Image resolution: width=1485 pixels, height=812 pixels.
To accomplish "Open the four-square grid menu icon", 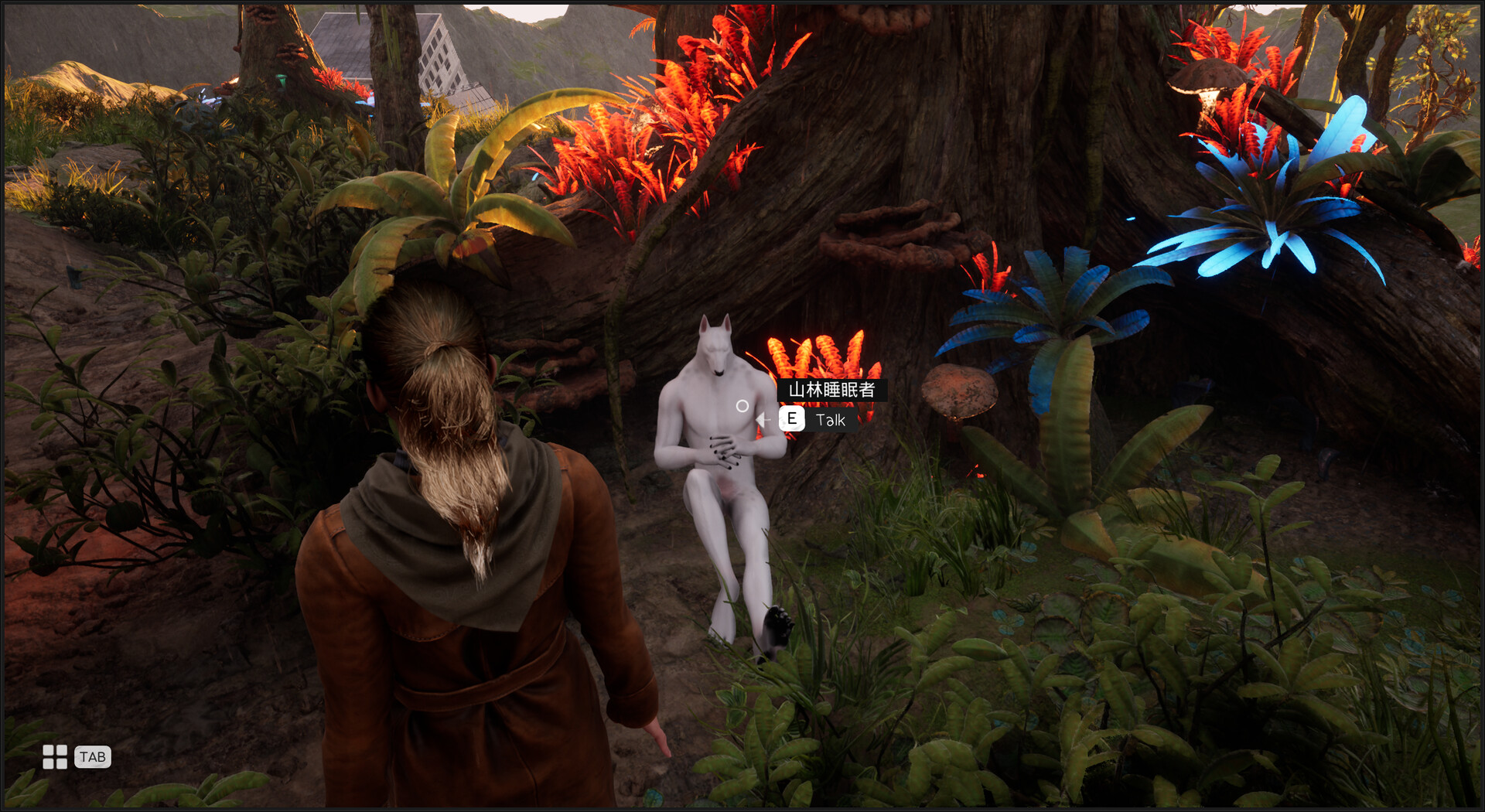I will (55, 757).
